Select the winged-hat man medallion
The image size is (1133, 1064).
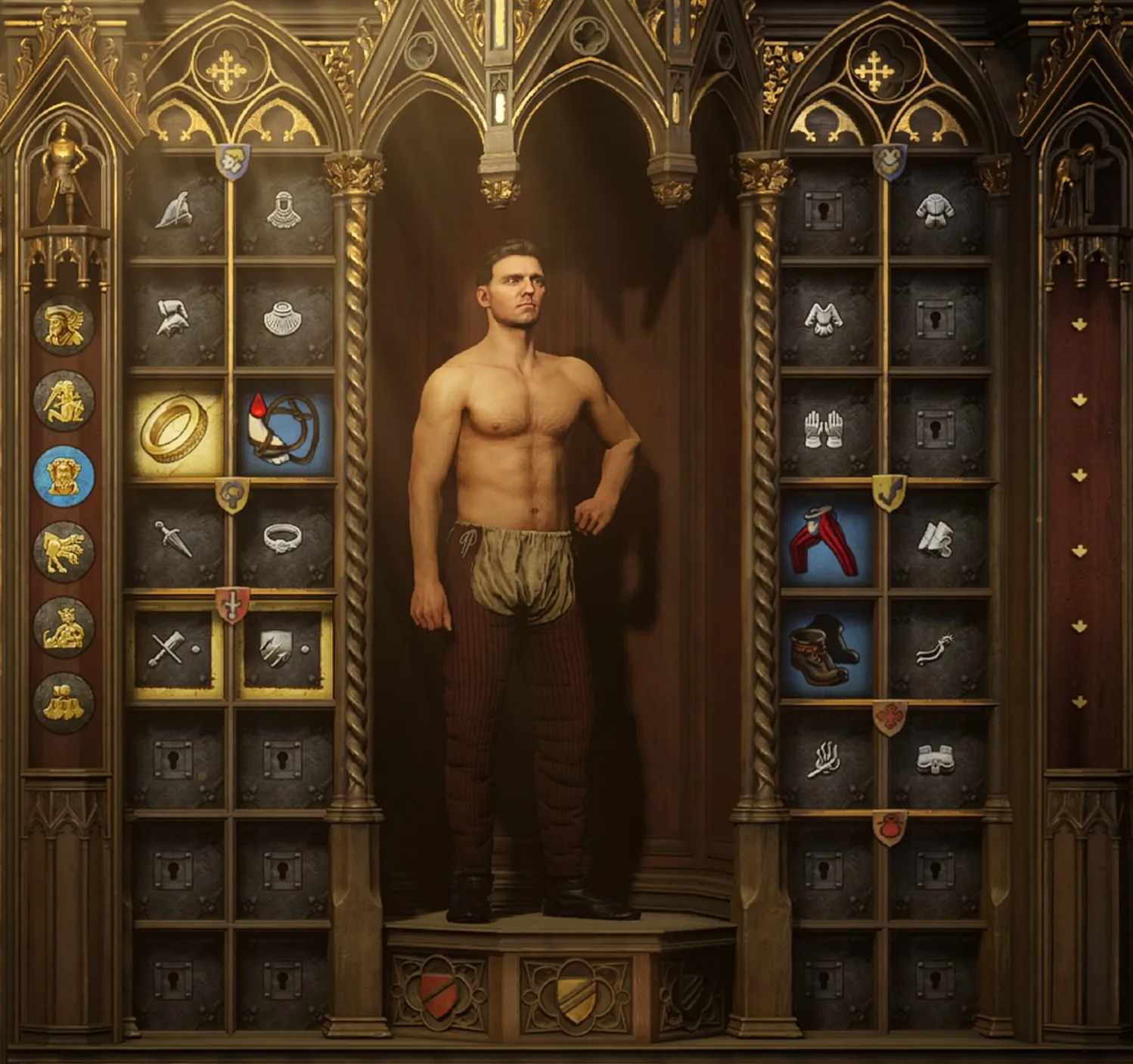pos(64,325)
